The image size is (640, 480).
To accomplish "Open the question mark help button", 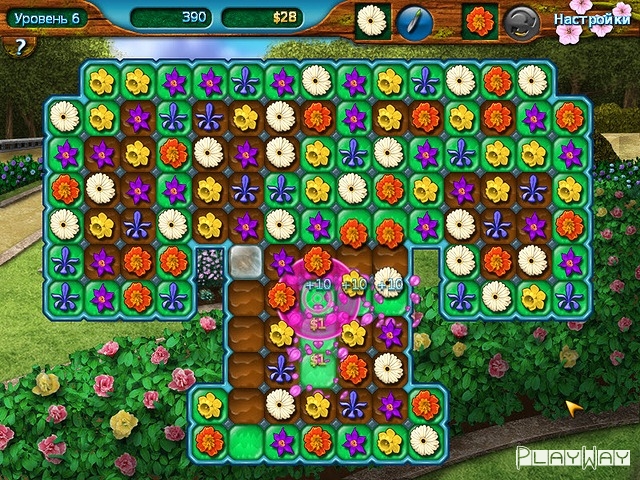I will 19,45.
